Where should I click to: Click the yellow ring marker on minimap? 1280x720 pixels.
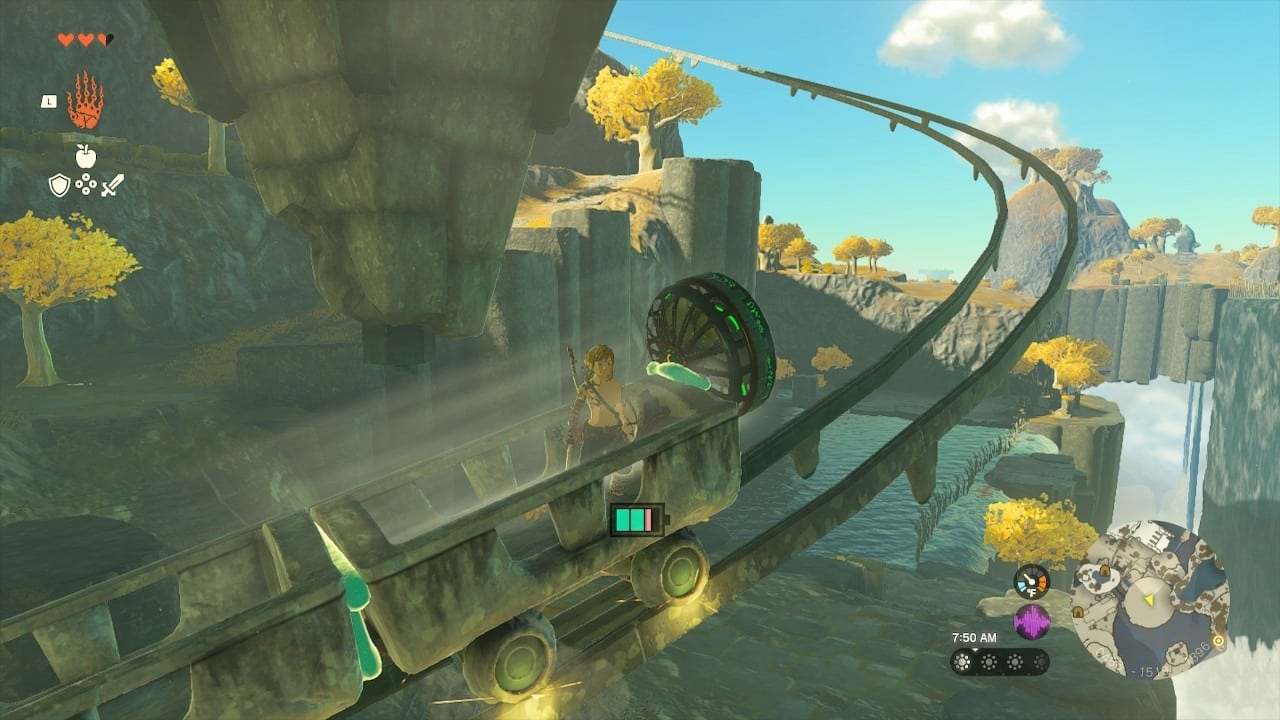1217,641
